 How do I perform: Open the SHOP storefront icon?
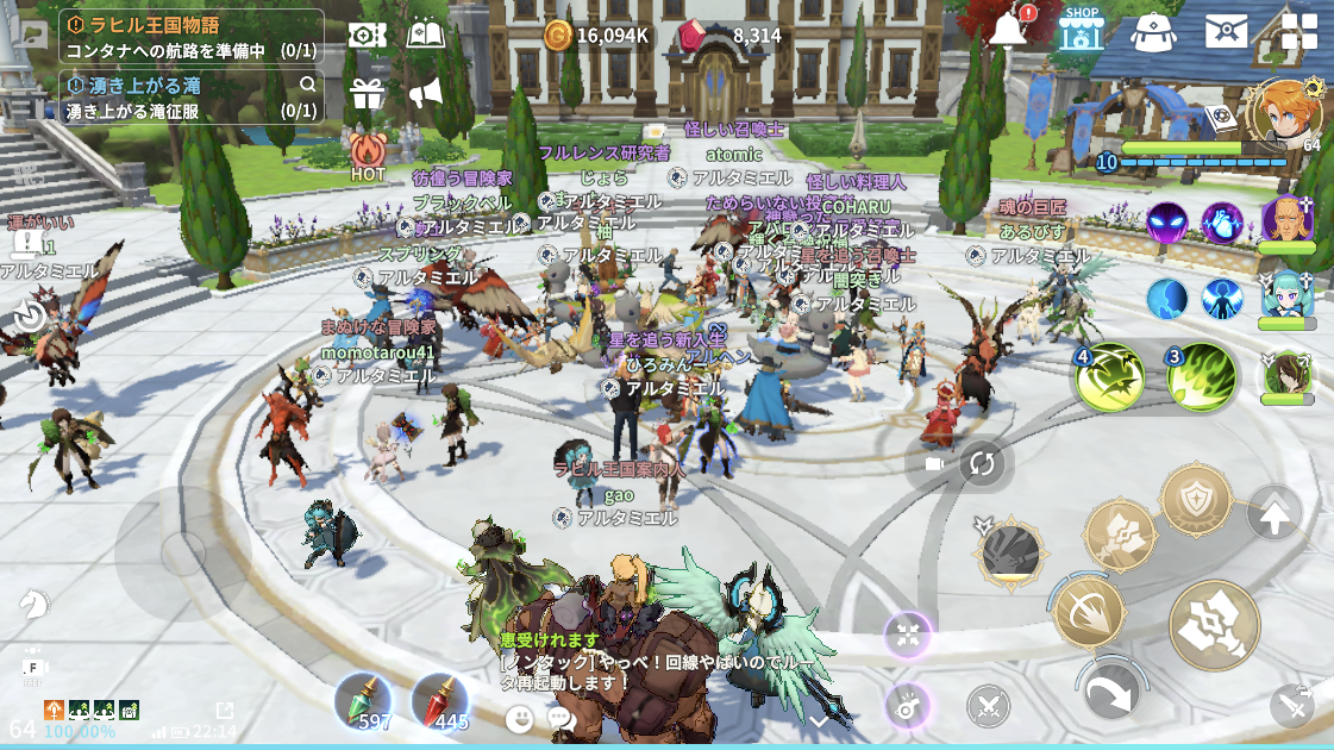point(1081,31)
